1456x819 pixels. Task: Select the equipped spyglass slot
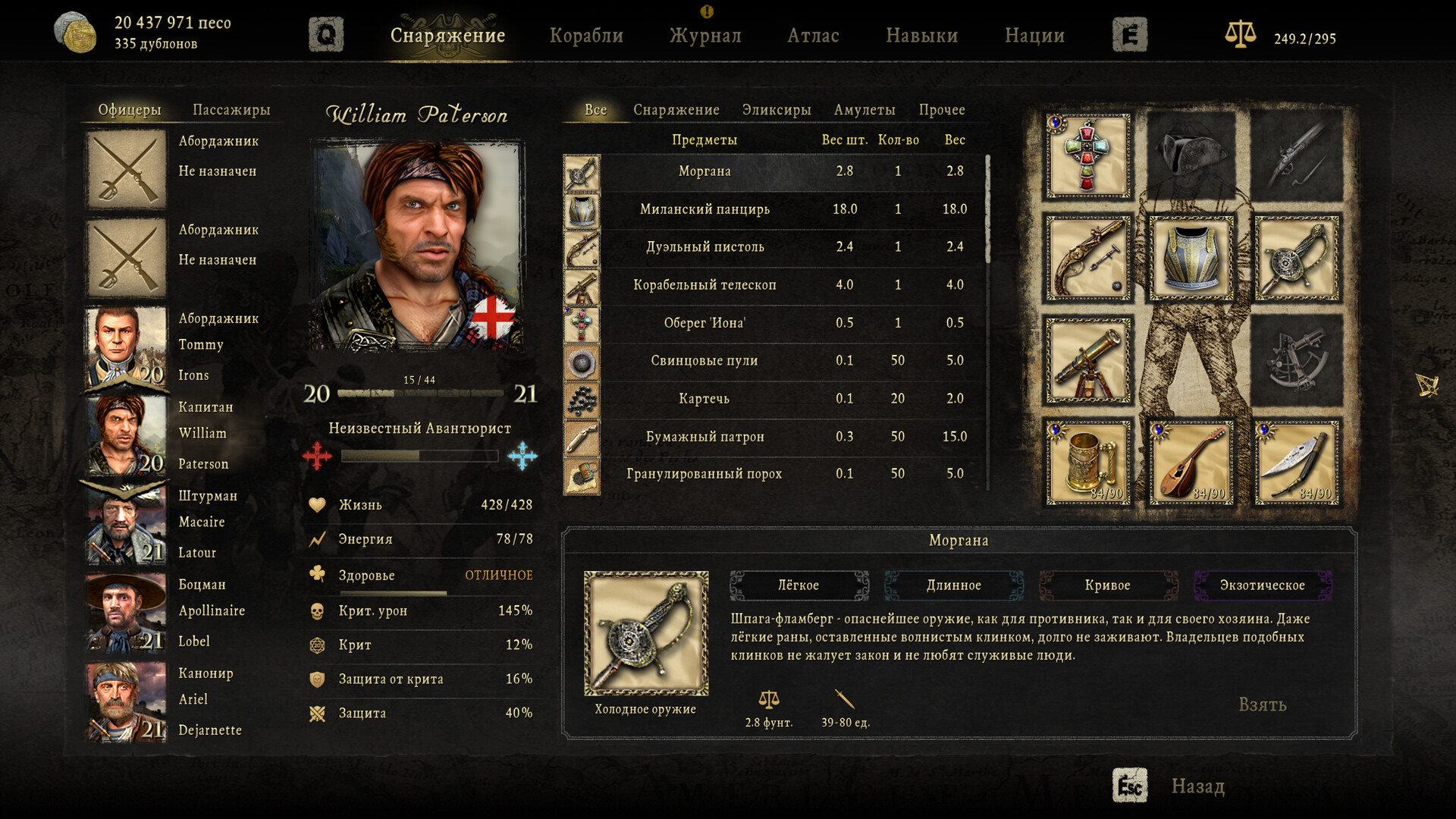pyautogui.click(x=1087, y=362)
